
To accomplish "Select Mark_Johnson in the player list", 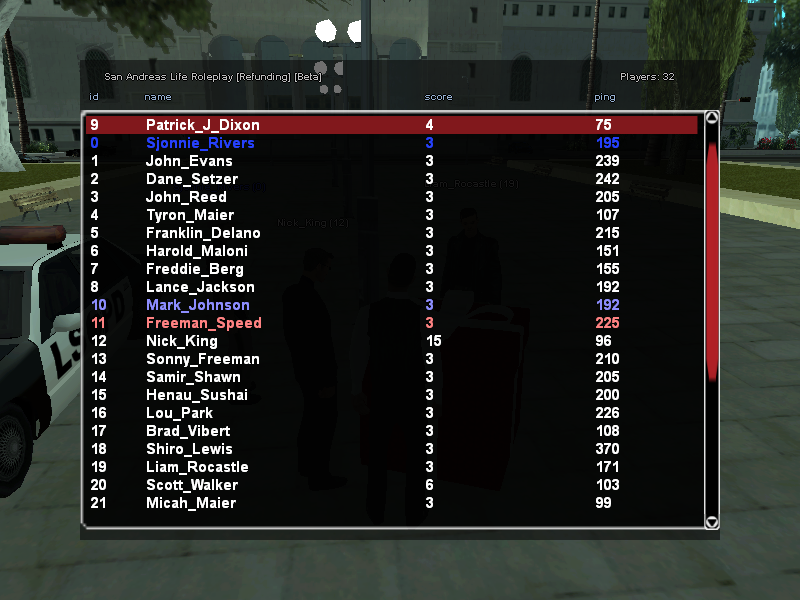I will click(198, 305).
